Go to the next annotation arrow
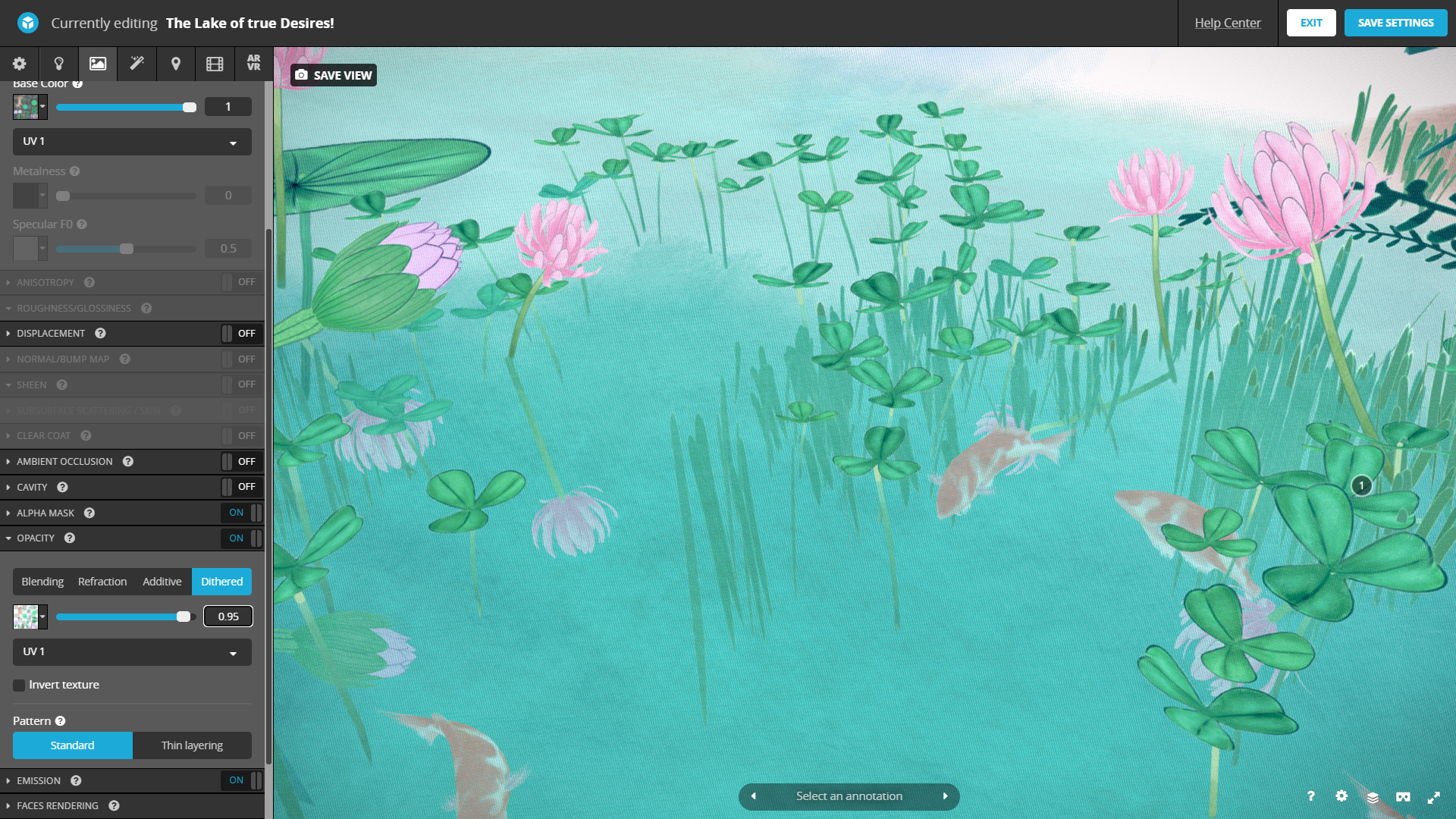The height and width of the screenshot is (819, 1456). [946, 796]
